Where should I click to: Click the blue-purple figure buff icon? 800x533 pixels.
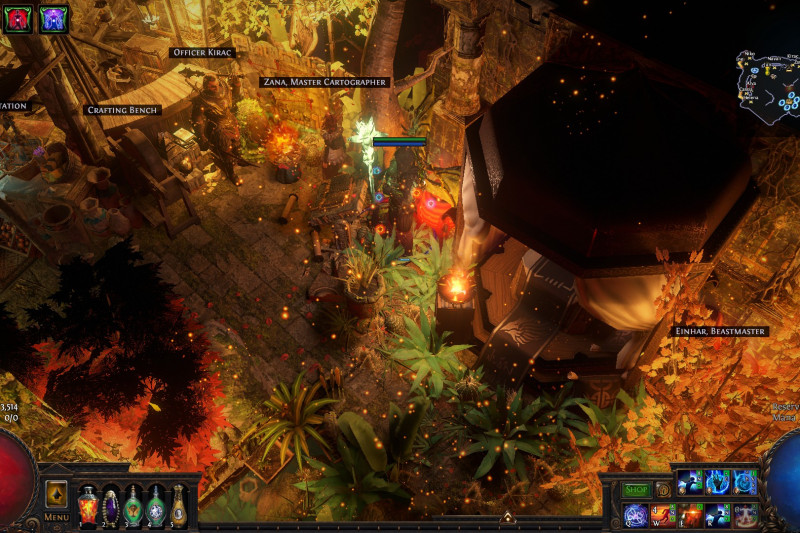tap(53, 17)
